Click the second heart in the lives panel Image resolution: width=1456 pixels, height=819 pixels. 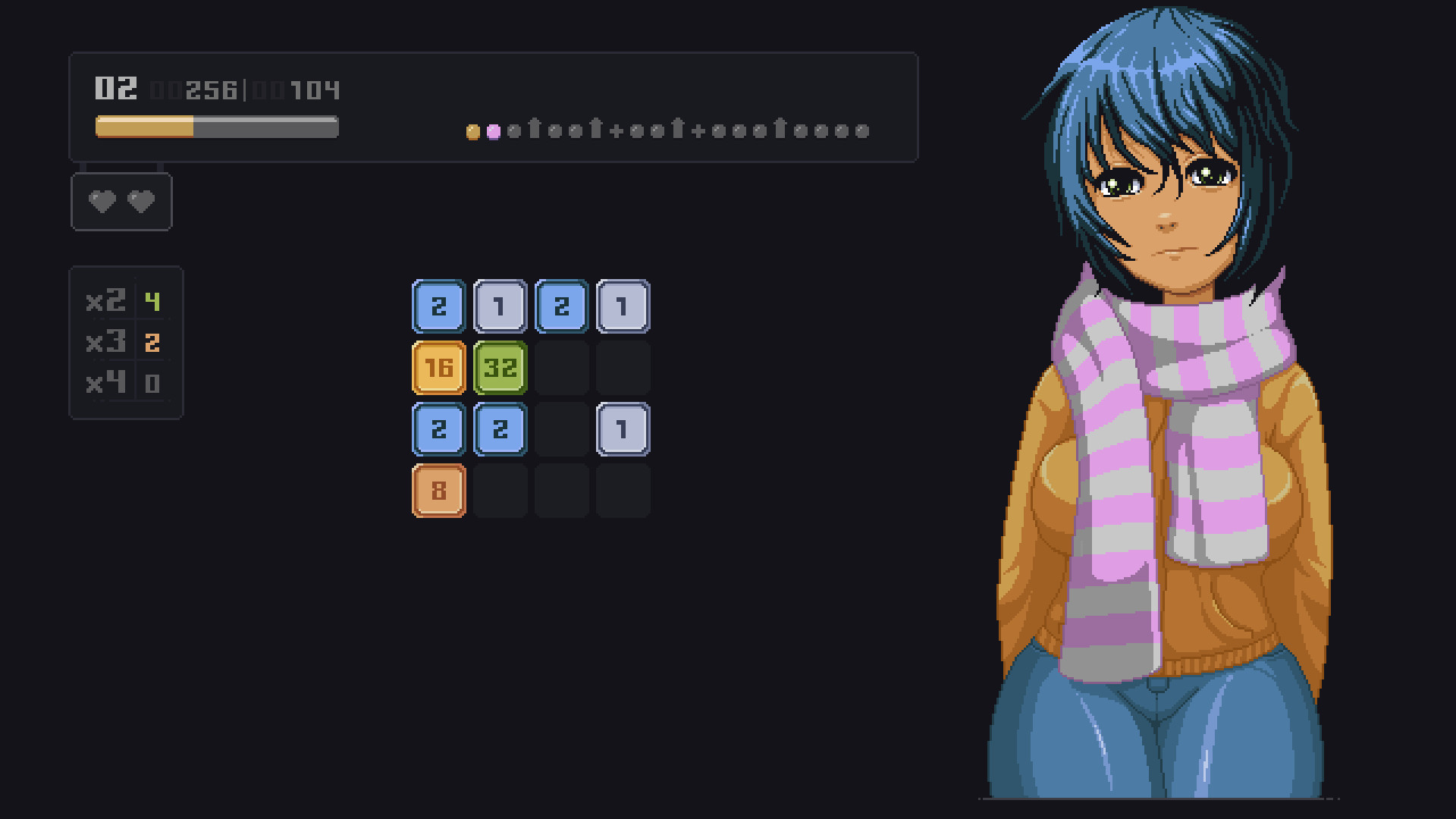point(140,201)
